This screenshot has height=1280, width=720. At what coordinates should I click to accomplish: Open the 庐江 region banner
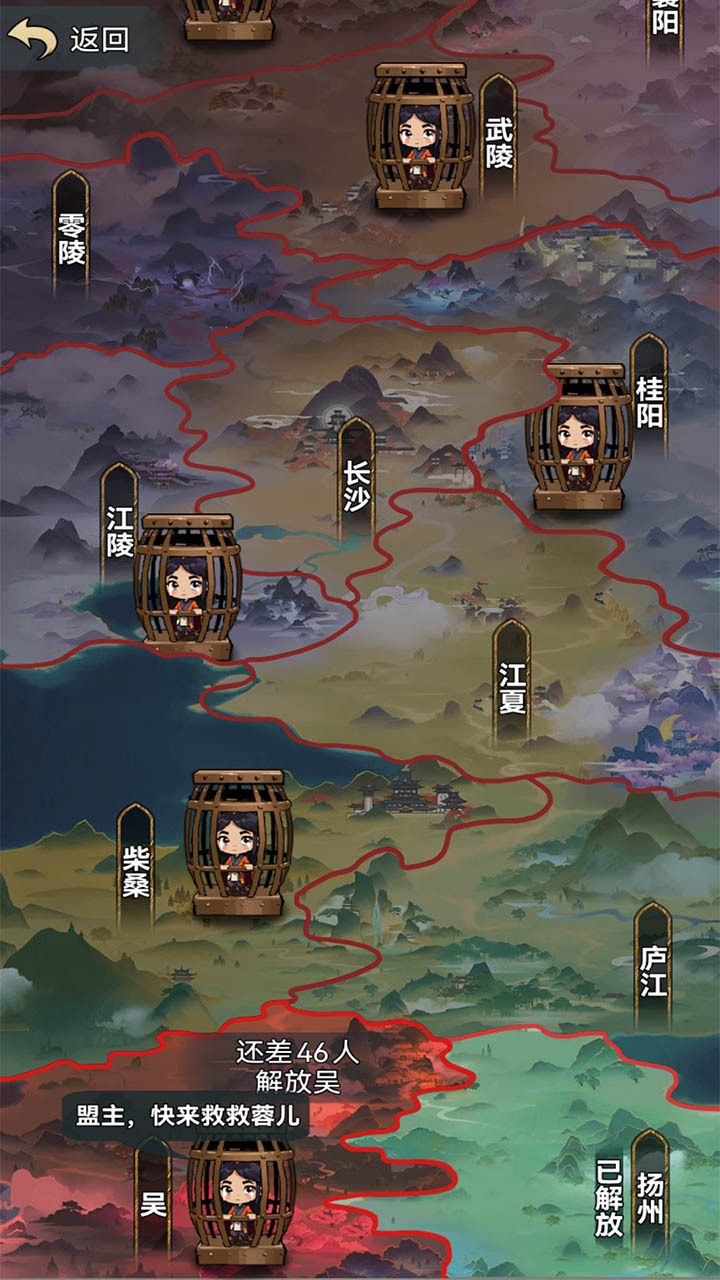(x=653, y=965)
